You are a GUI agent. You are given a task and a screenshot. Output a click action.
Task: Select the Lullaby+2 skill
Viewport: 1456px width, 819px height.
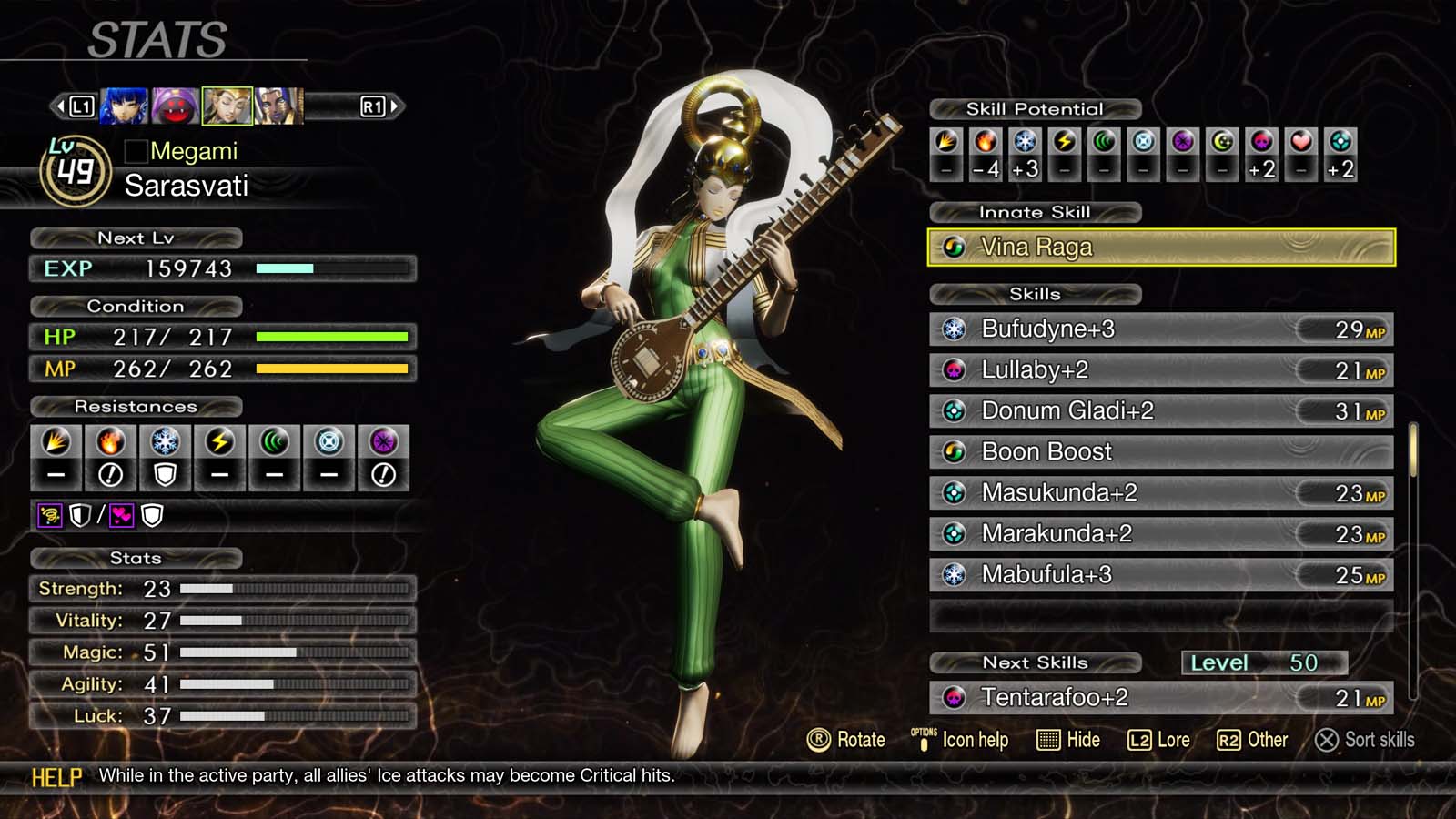click(1160, 370)
